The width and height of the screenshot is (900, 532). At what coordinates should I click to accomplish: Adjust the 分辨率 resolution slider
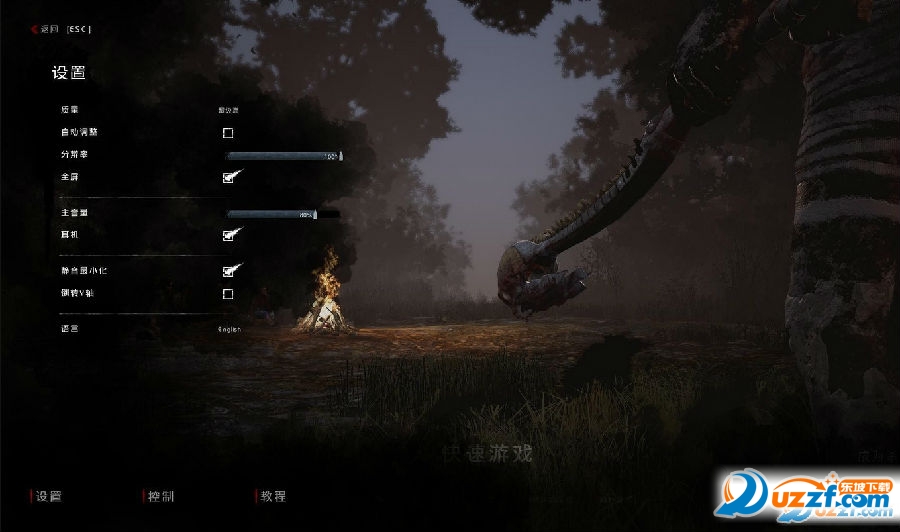pyautogui.click(x=283, y=156)
